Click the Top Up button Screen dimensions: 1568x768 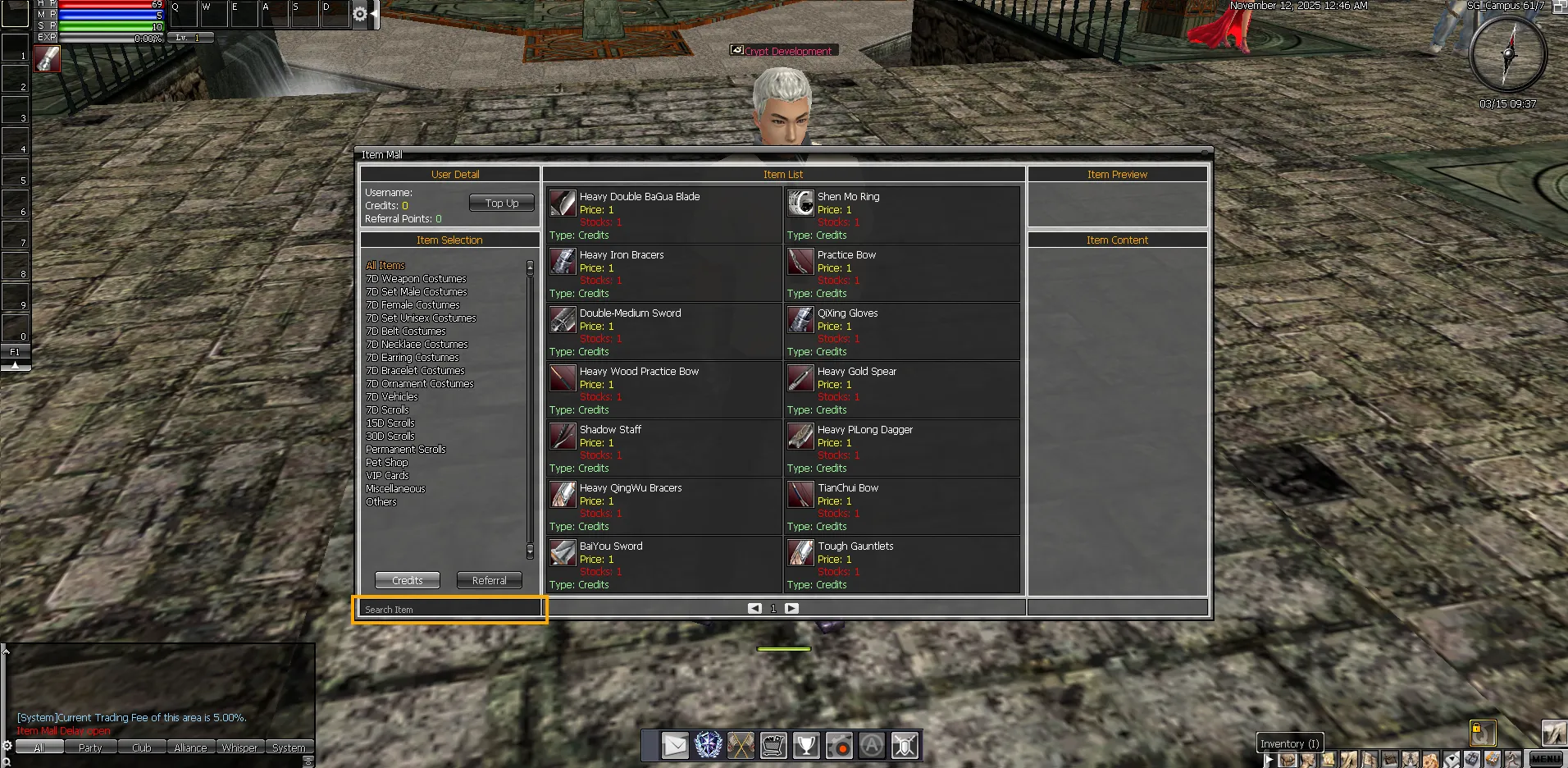(501, 203)
